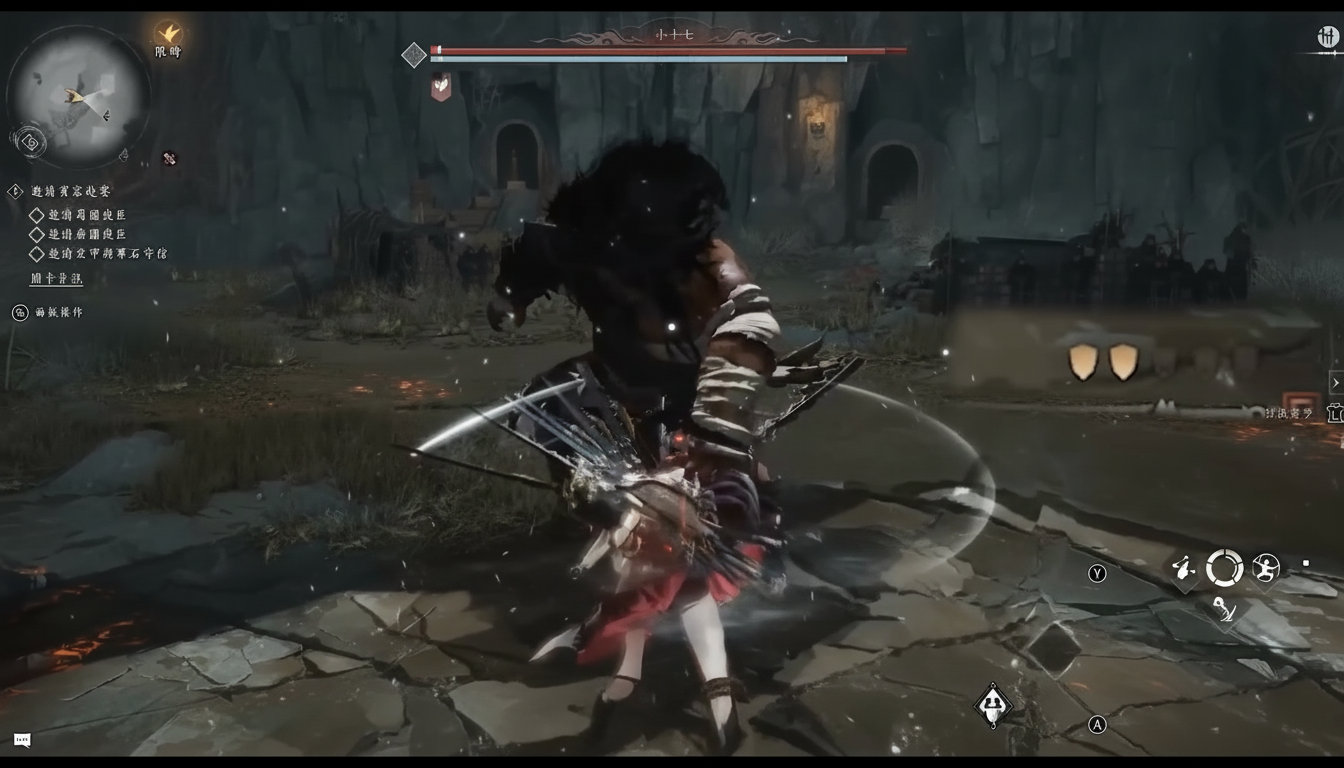This screenshot has height=768, width=1344.
Task: Toggle the first quest objective diamond marker
Action: pyautogui.click(x=36, y=216)
